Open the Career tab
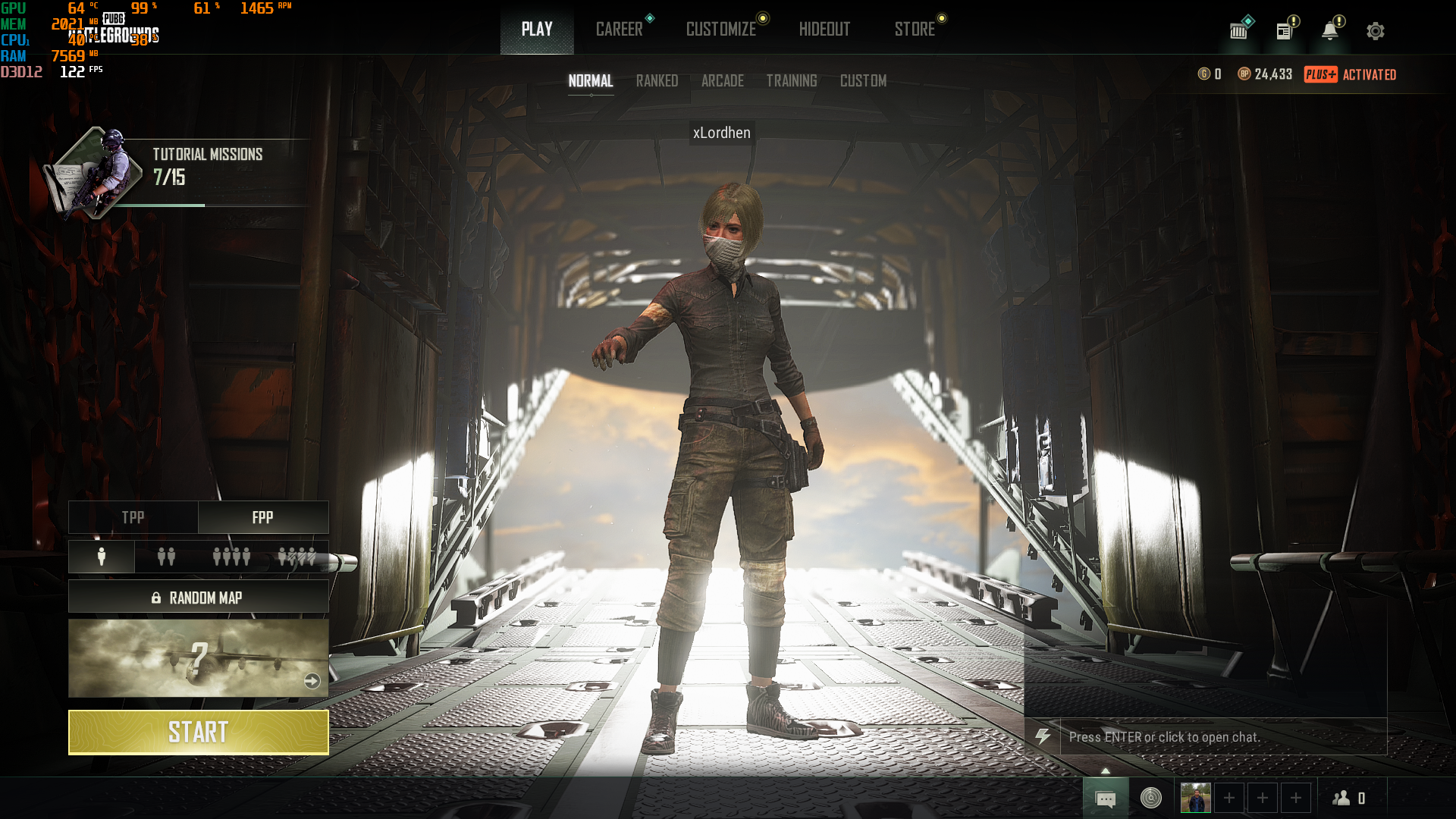 (619, 29)
